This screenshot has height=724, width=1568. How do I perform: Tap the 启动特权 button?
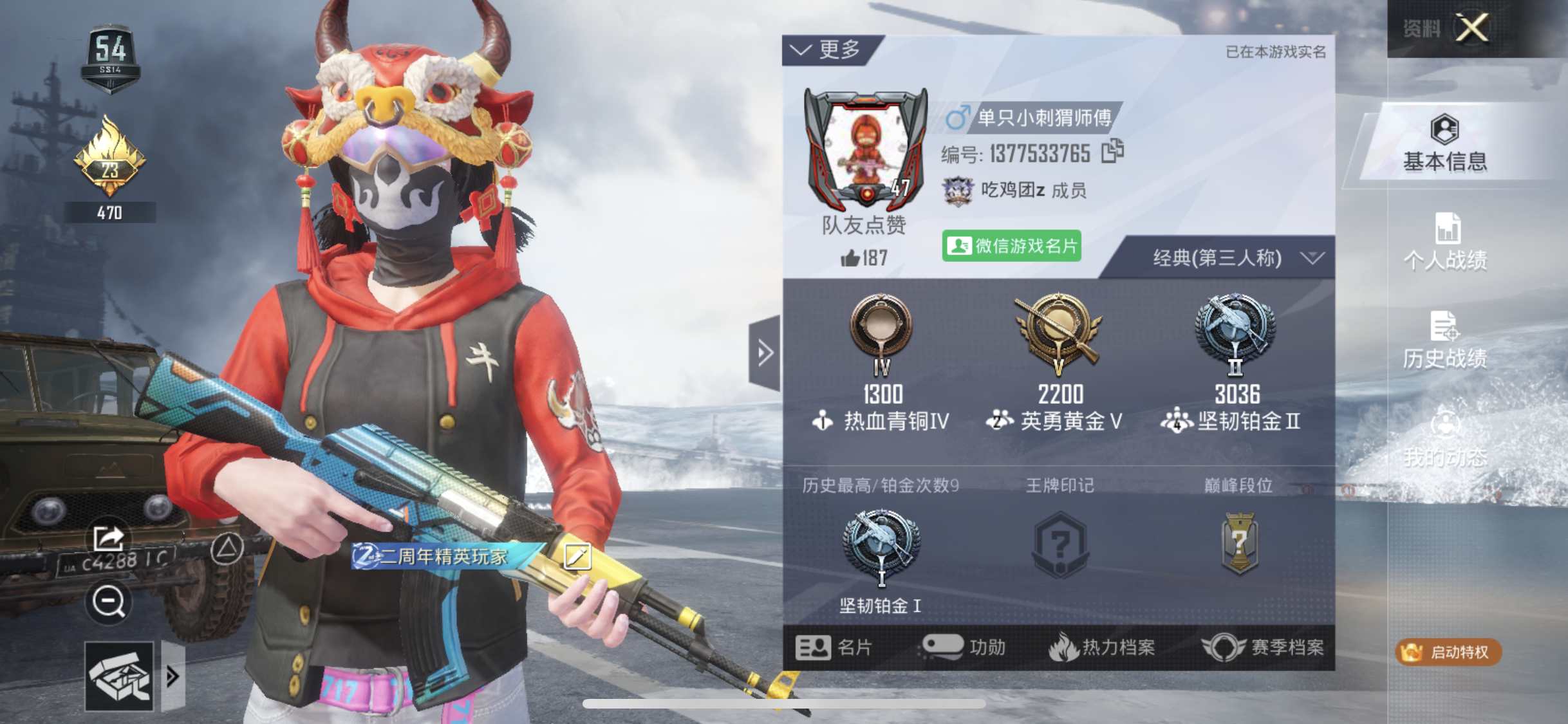pyautogui.click(x=1448, y=652)
